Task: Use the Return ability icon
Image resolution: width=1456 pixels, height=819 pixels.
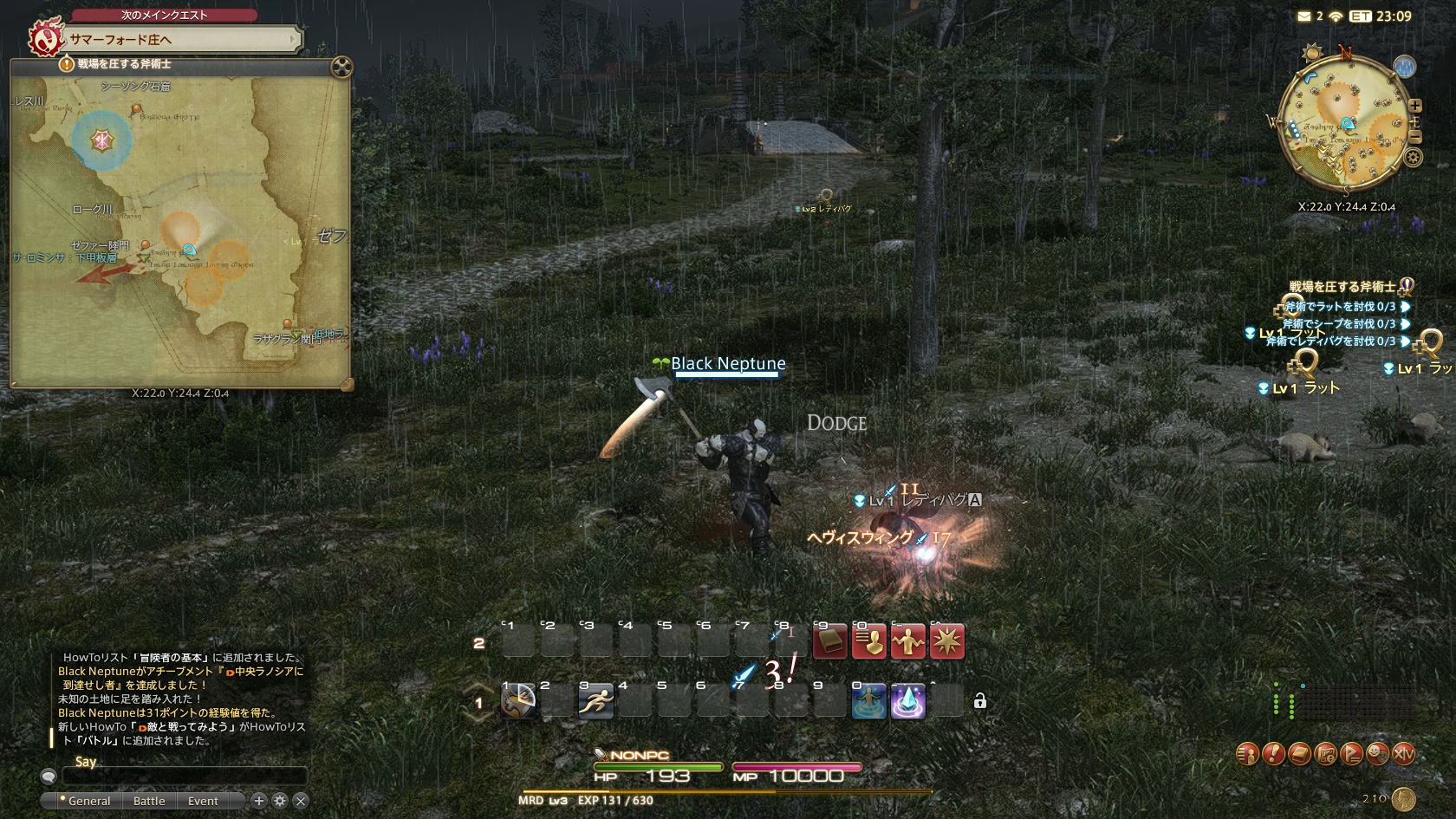Action: tap(868, 701)
